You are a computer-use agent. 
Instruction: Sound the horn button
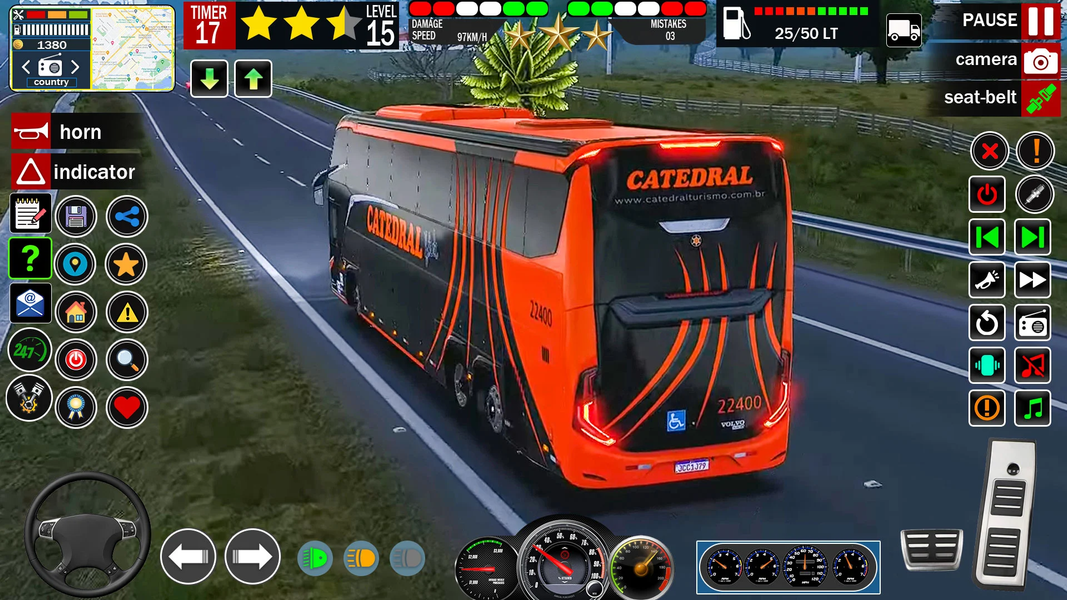click(x=31, y=132)
